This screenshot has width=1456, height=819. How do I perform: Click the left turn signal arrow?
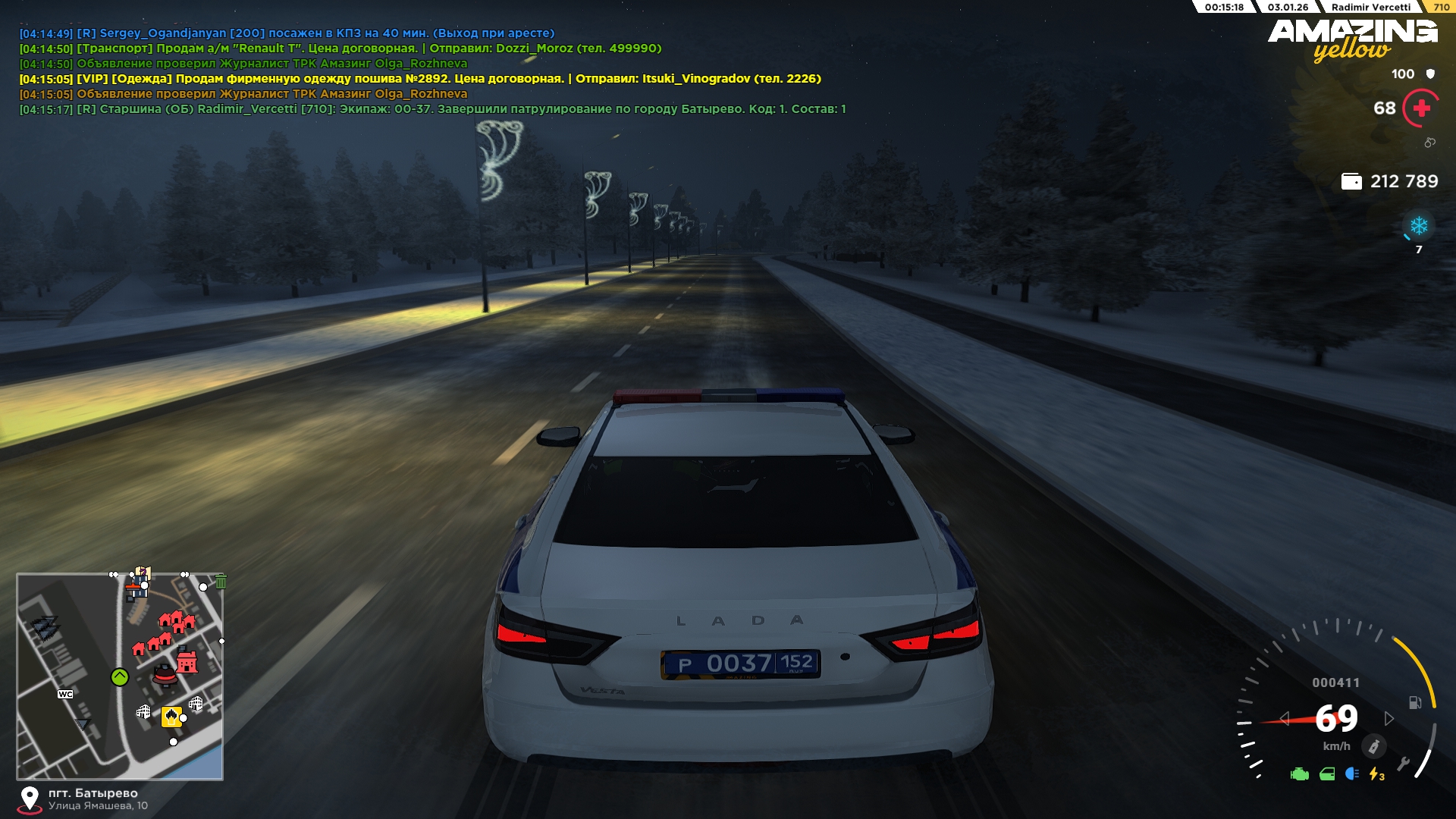click(x=1284, y=718)
